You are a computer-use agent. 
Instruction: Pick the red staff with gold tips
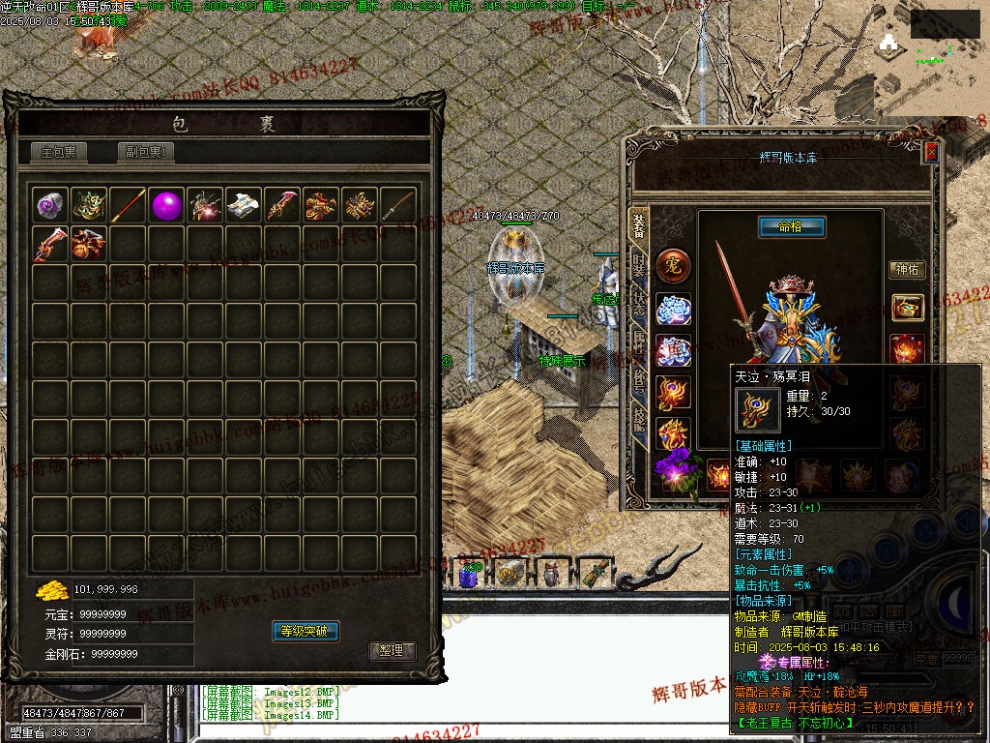click(x=128, y=206)
